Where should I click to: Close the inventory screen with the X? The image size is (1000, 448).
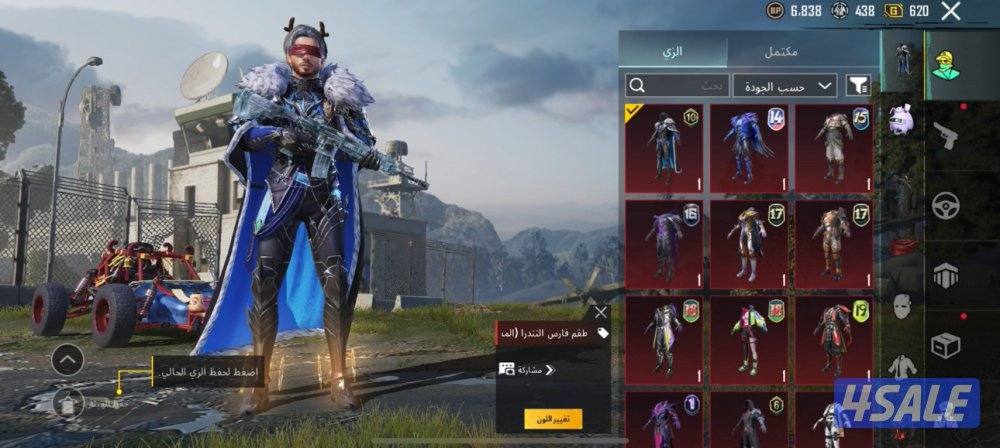tap(951, 12)
